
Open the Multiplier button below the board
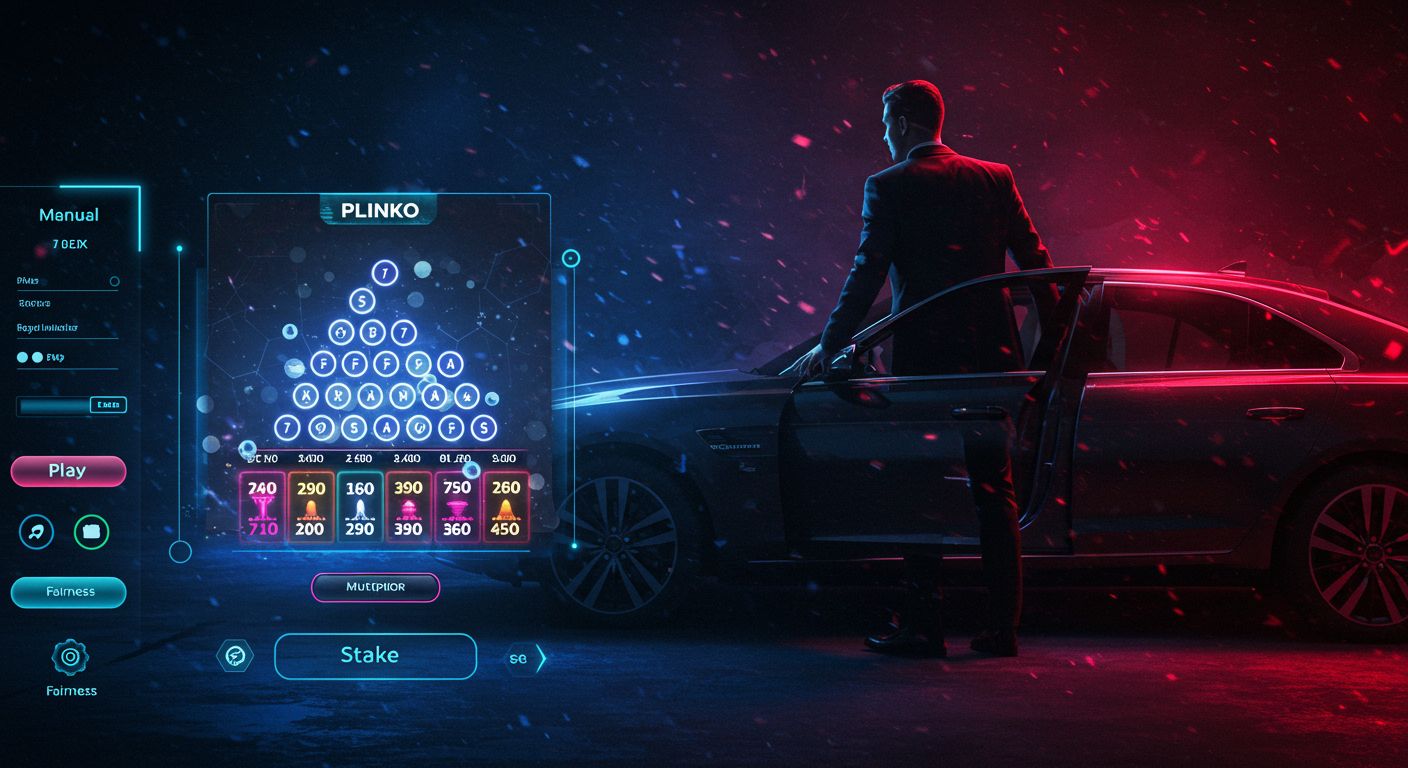point(375,587)
